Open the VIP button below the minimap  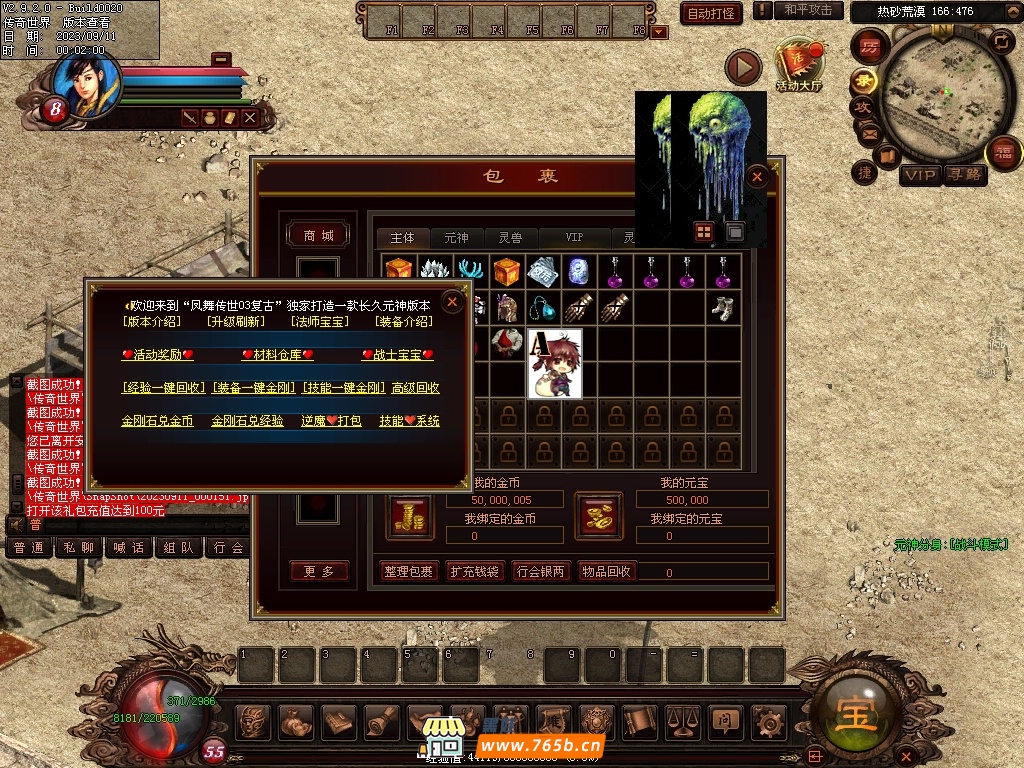point(920,176)
